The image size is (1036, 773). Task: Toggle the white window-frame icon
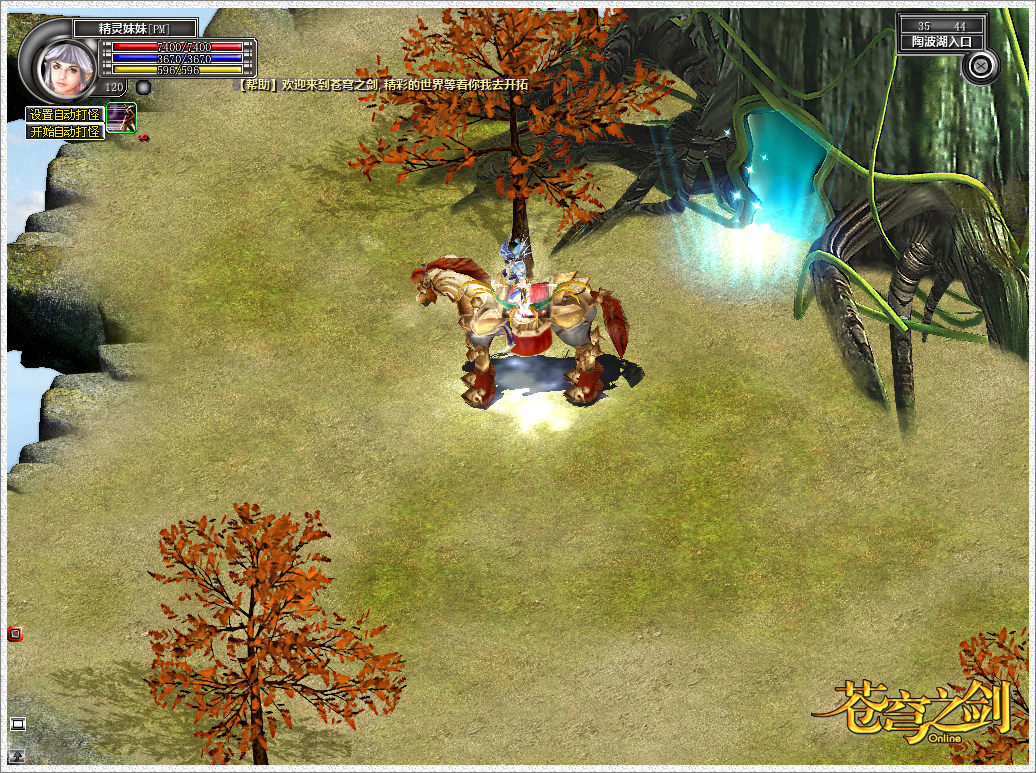[x=17, y=724]
